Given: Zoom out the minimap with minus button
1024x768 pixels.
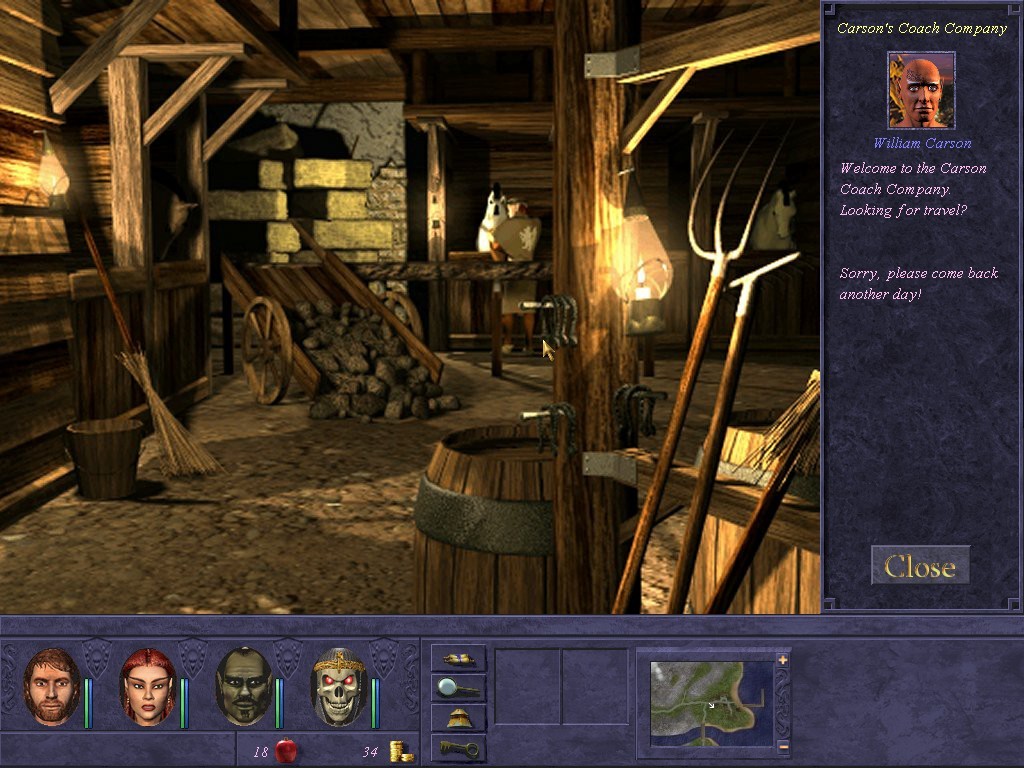Looking at the screenshot, I should click(783, 746).
